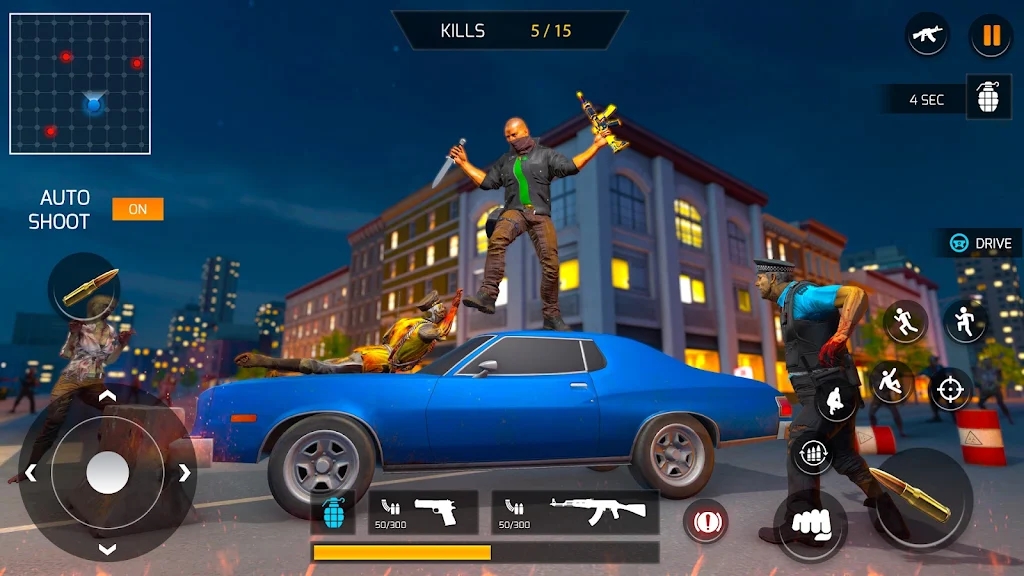The width and height of the screenshot is (1024, 576).
Task: Toggle the Auto Shoot ON switch
Action: [137, 209]
